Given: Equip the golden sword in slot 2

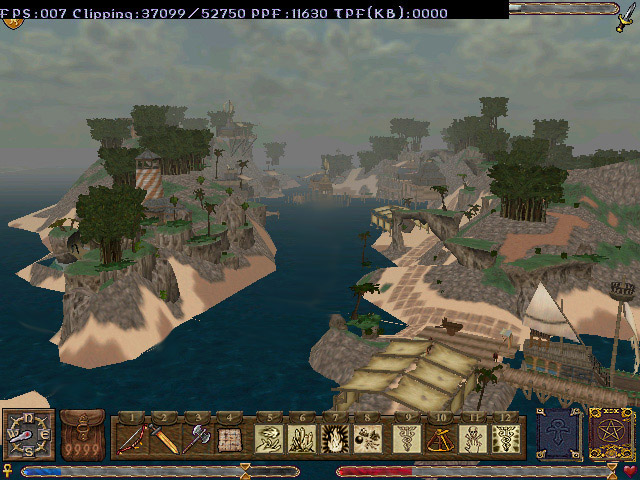Looking at the screenshot, I should [165, 439].
